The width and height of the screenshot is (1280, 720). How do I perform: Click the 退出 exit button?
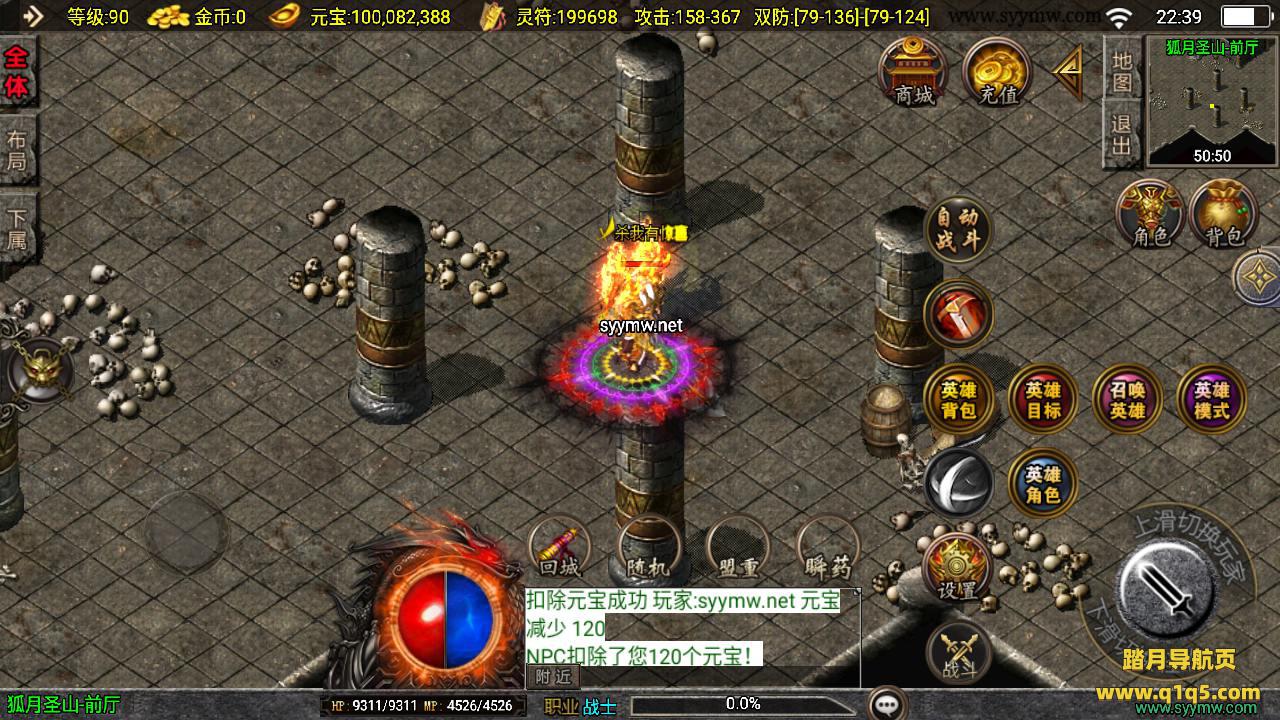pyautogui.click(x=1122, y=135)
